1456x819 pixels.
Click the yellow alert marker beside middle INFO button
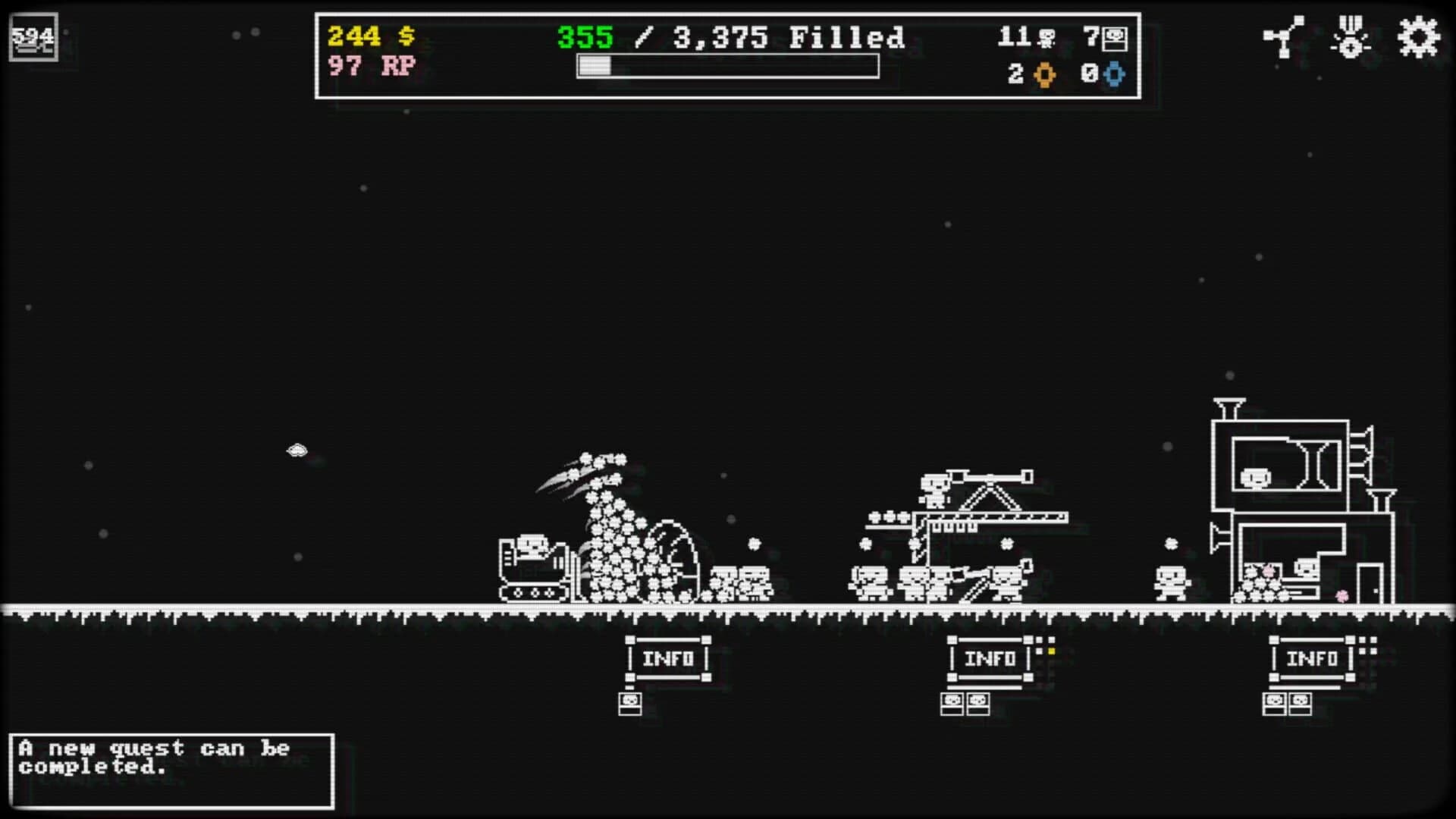pos(1050,651)
